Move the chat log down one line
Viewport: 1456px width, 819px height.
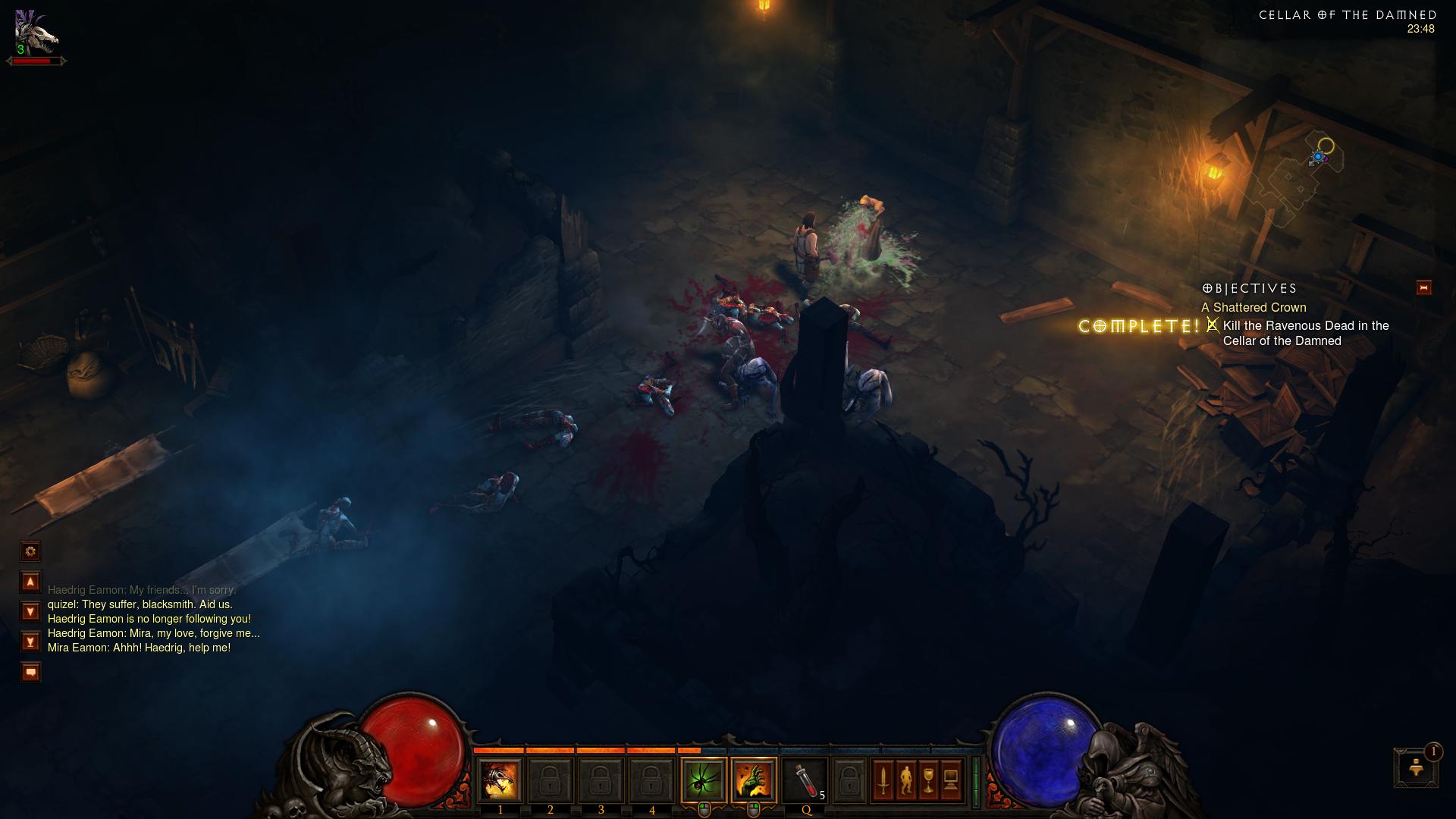pyautogui.click(x=30, y=611)
